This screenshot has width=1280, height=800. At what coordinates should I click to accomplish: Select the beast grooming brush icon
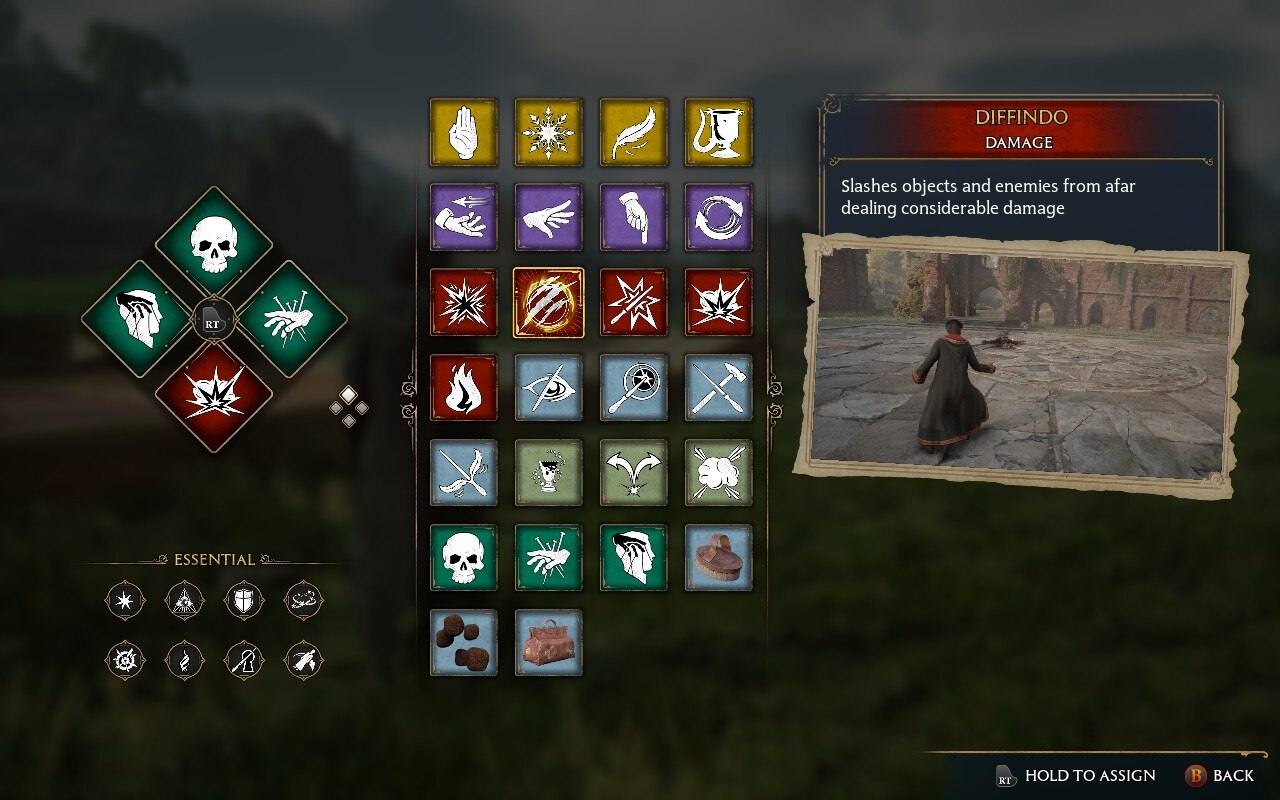pos(718,558)
